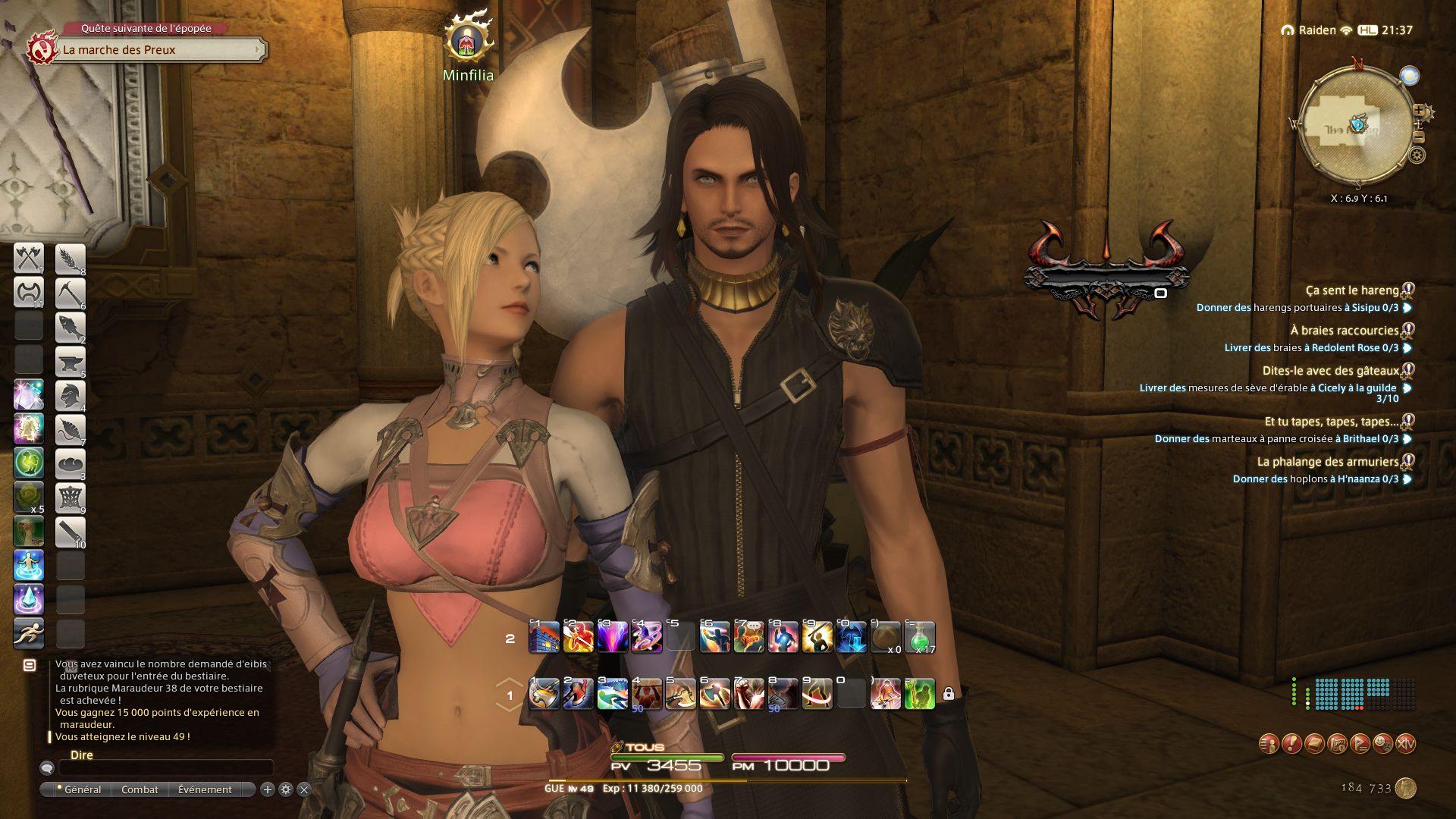This screenshot has height=819, width=1456.
Task: Summon the chocobo mount icon
Action: pos(29,531)
